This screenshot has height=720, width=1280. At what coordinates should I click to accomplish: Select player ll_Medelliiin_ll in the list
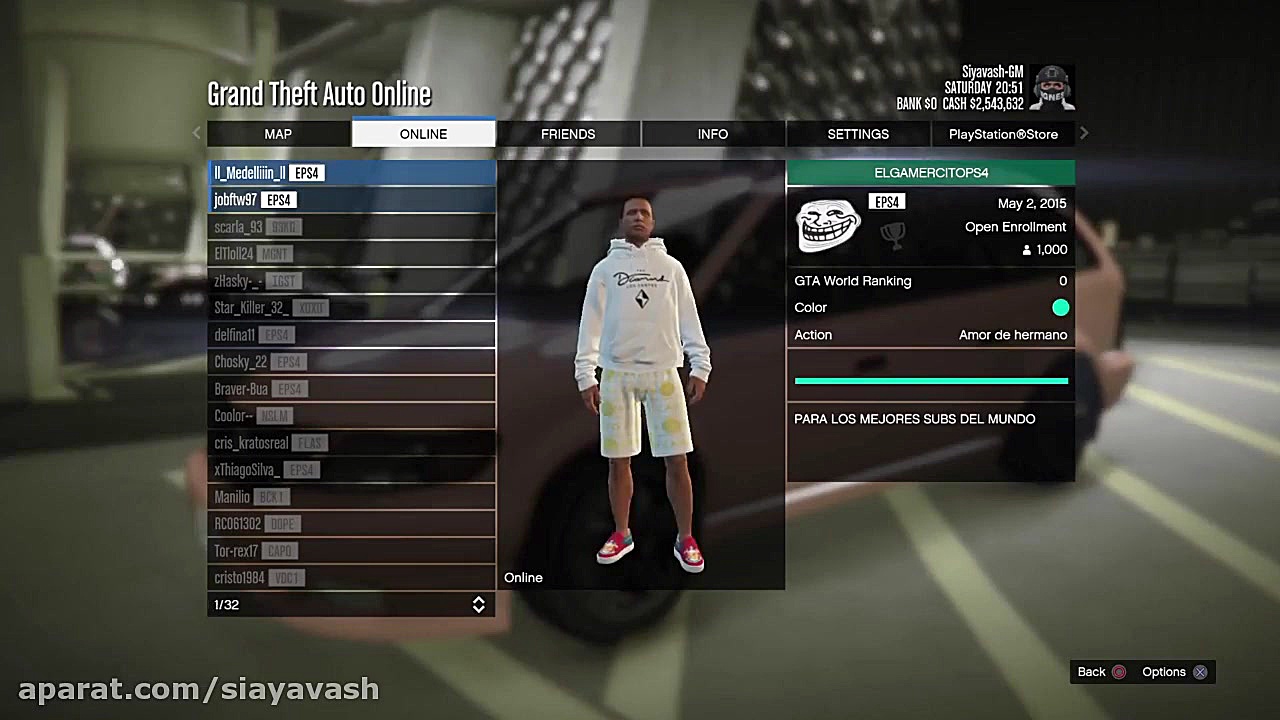click(351, 173)
